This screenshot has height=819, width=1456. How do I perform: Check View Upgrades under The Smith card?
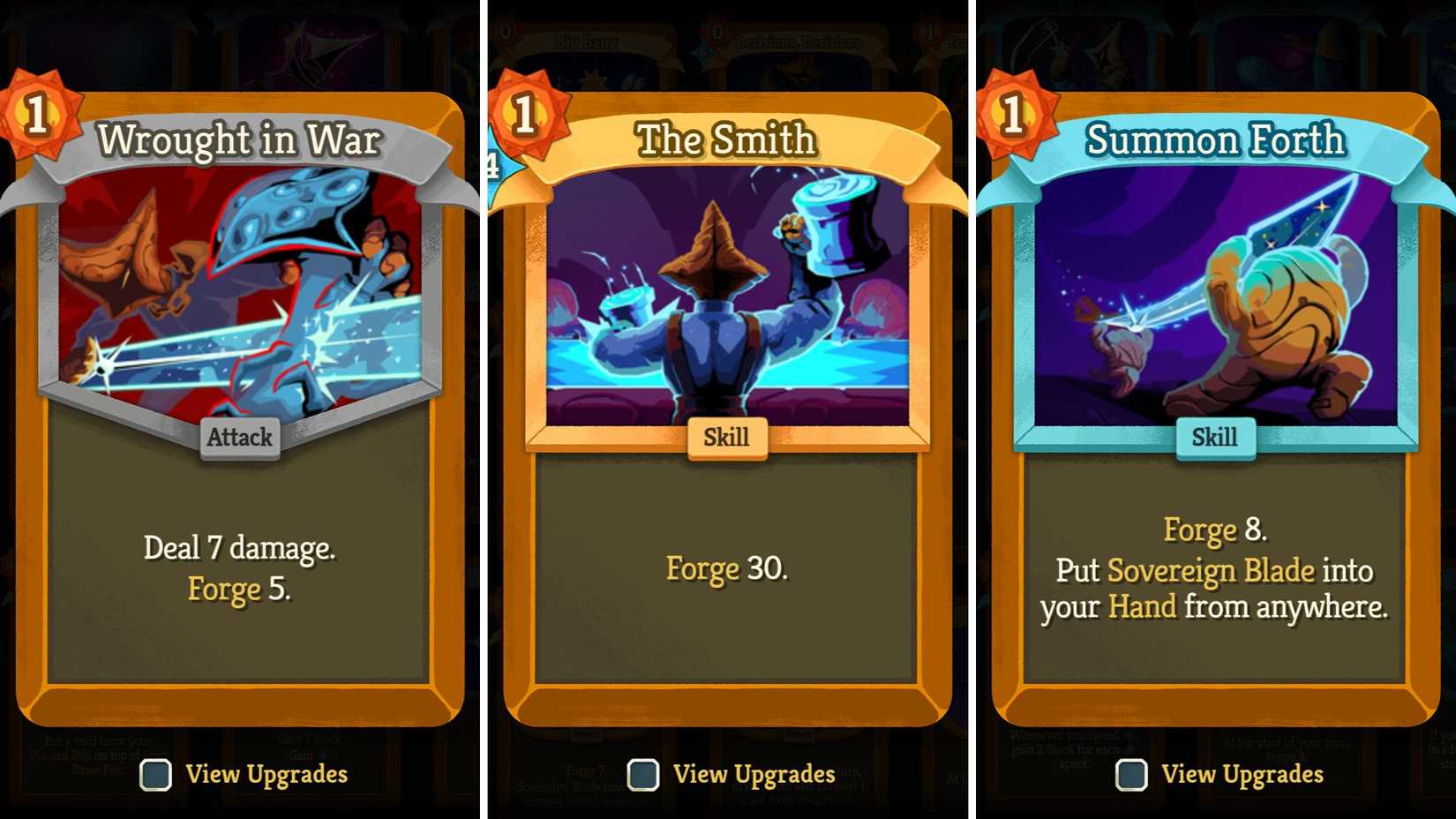tap(643, 775)
